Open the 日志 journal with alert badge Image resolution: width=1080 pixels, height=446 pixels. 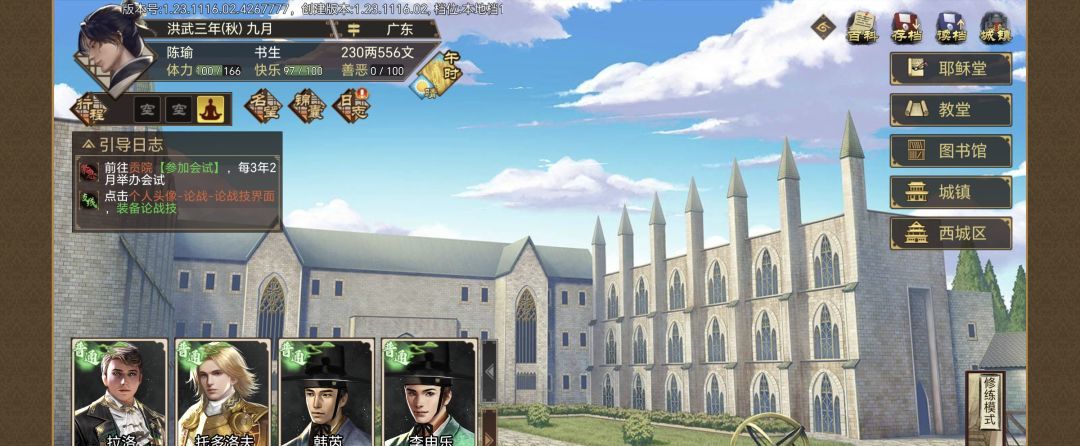(350, 106)
